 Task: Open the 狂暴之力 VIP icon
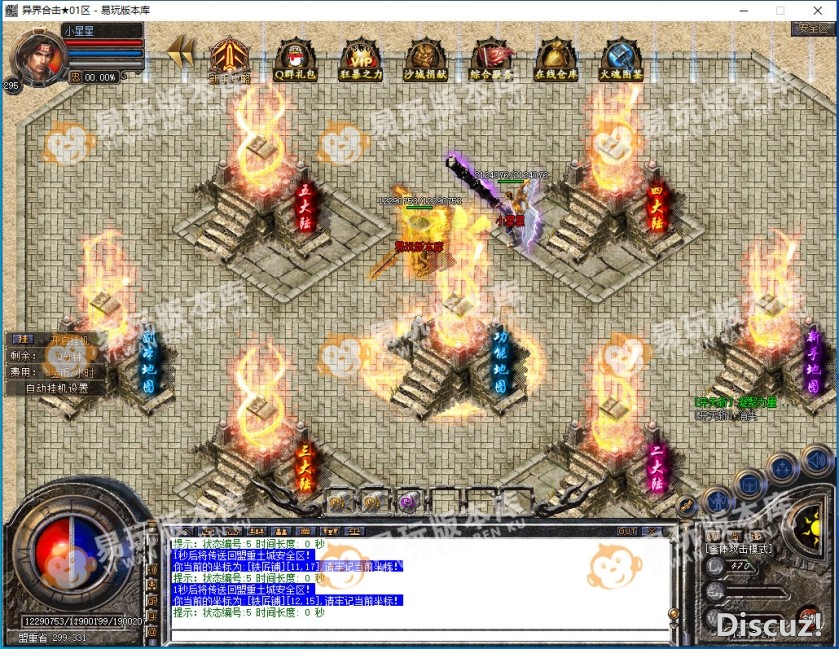coord(360,57)
